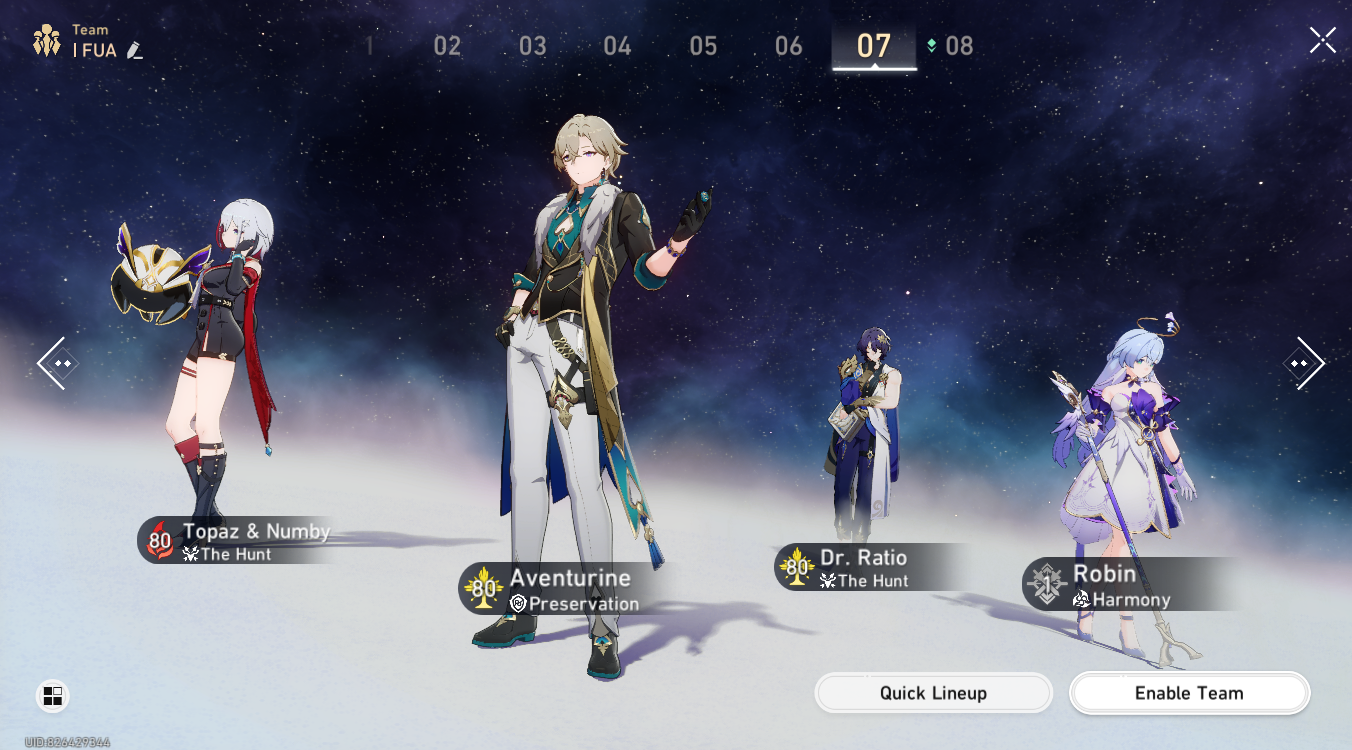The image size is (1352, 750).
Task: Open the Quick Lineup option
Action: pyautogui.click(x=933, y=693)
